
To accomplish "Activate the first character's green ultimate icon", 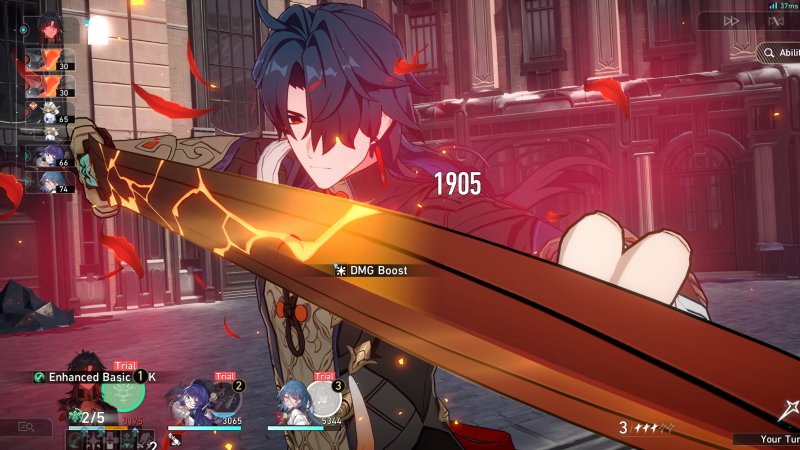I will (x=123, y=394).
